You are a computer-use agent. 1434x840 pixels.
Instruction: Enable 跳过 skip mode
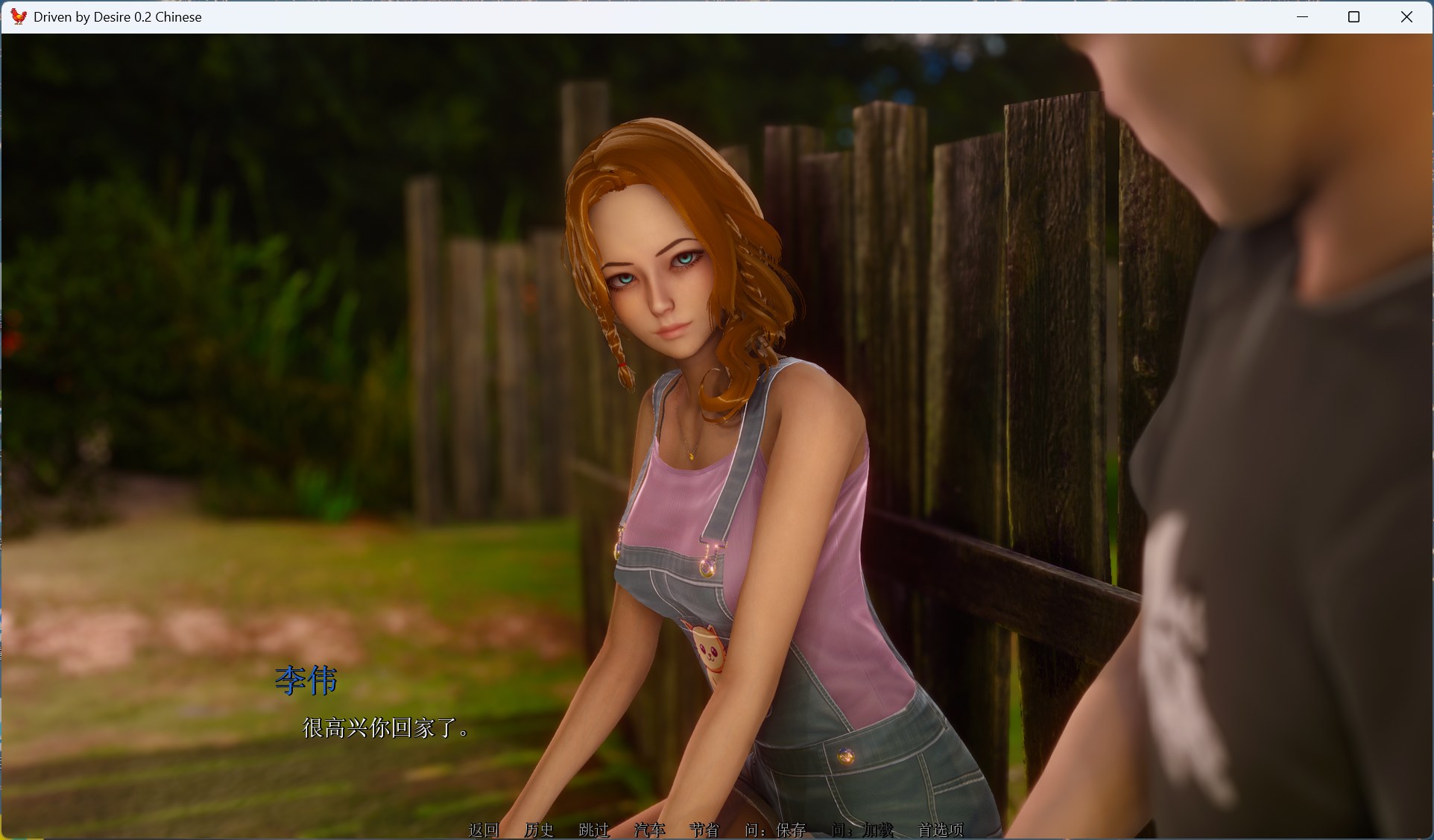(x=593, y=830)
